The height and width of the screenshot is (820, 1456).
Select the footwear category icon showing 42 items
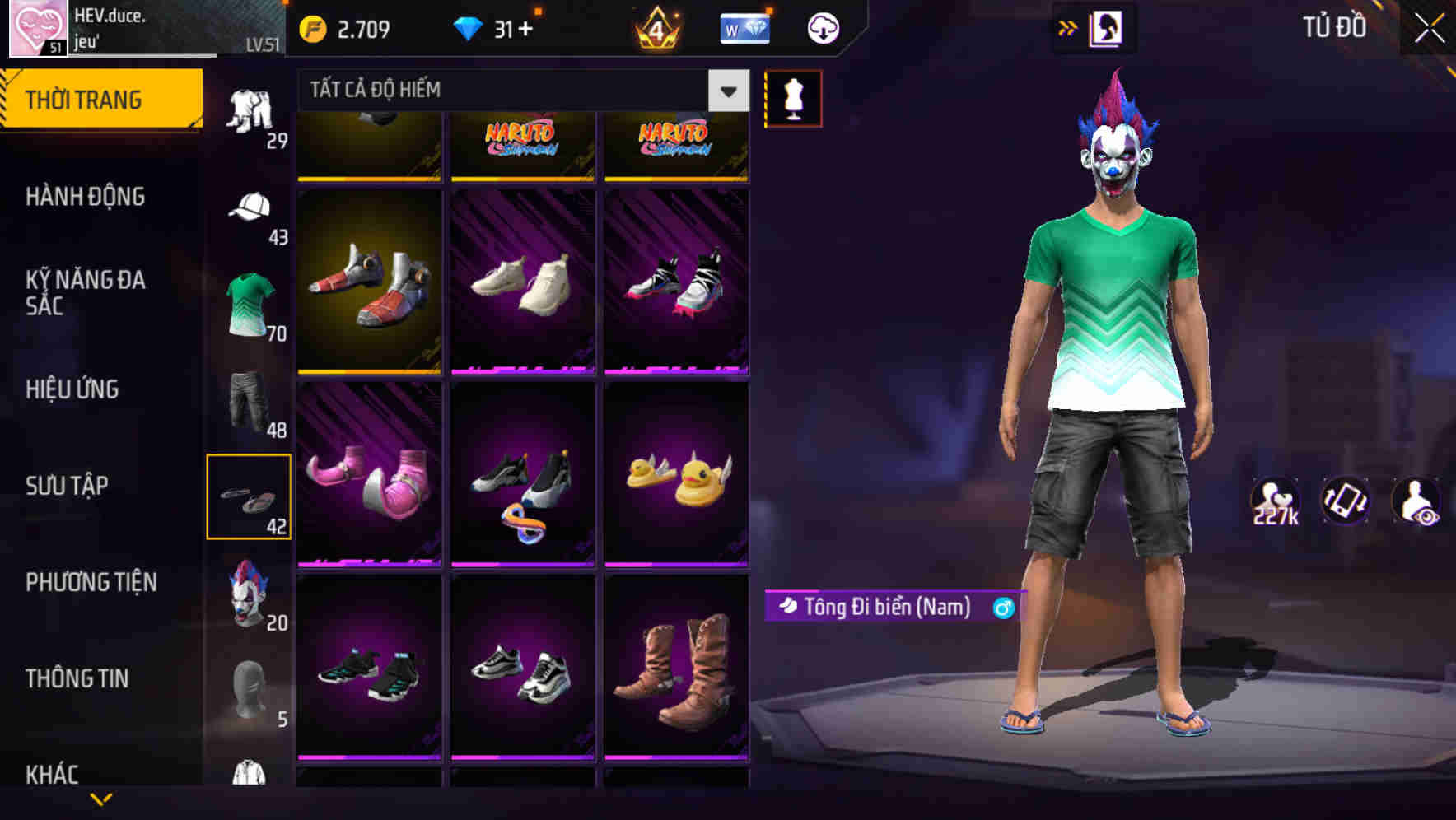(x=250, y=494)
